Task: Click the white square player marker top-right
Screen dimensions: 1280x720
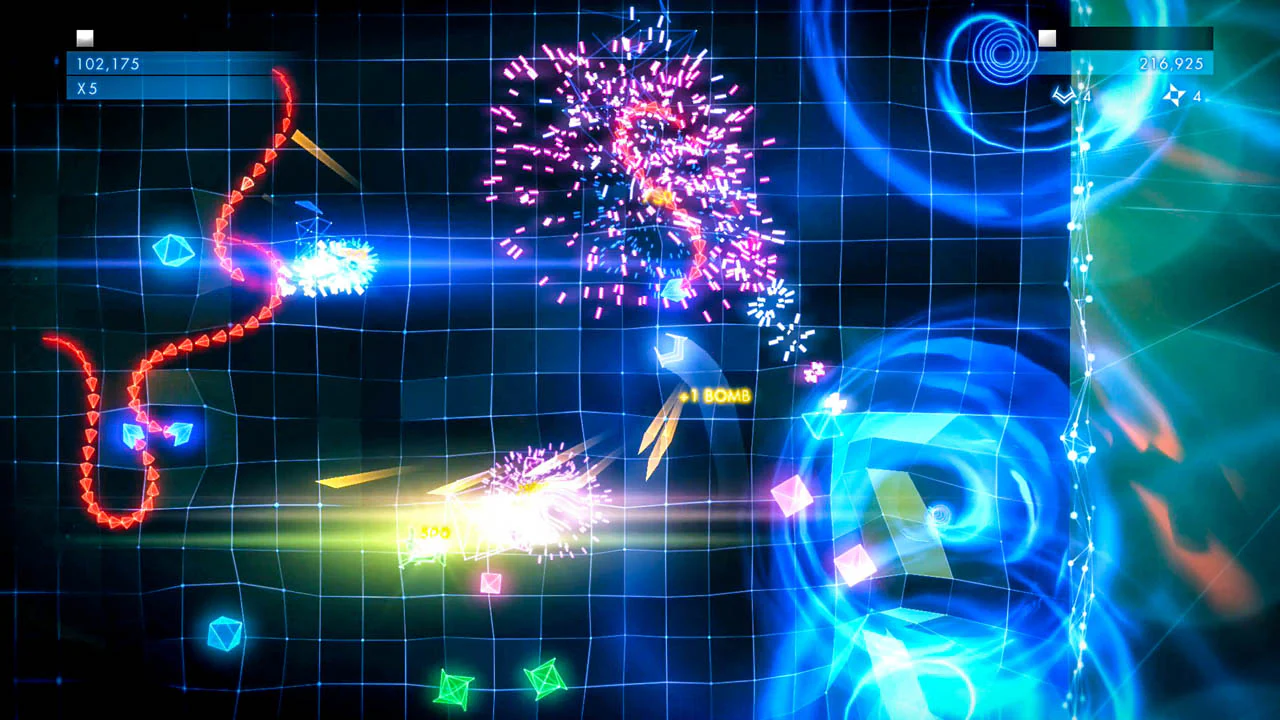Action: pyautogui.click(x=1047, y=38)
